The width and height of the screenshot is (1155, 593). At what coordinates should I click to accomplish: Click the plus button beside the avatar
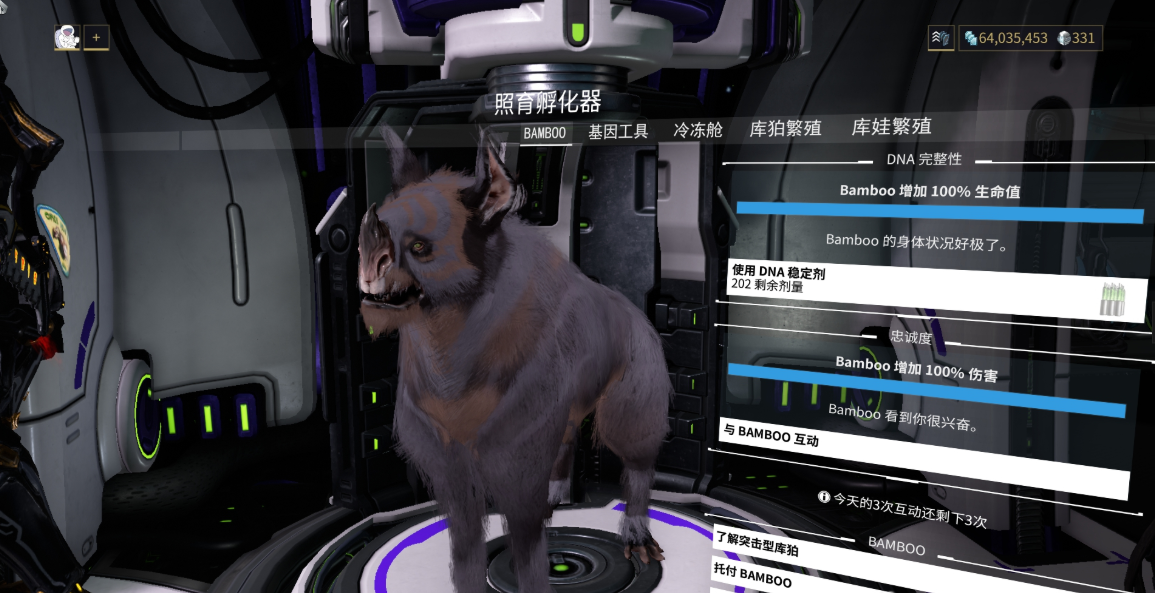click(x=97, y=37)
